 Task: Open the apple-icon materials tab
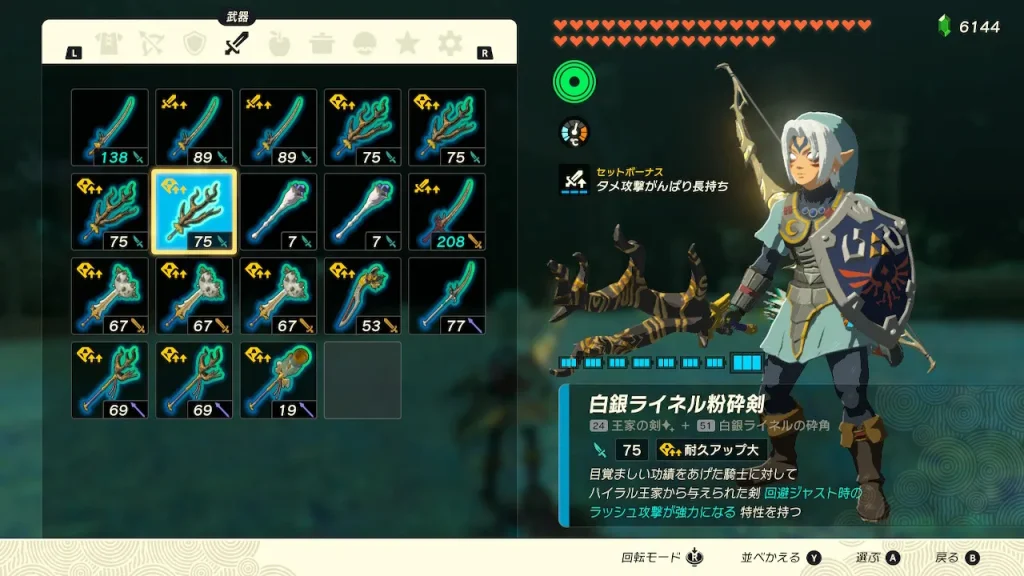[x=279, y=44]
